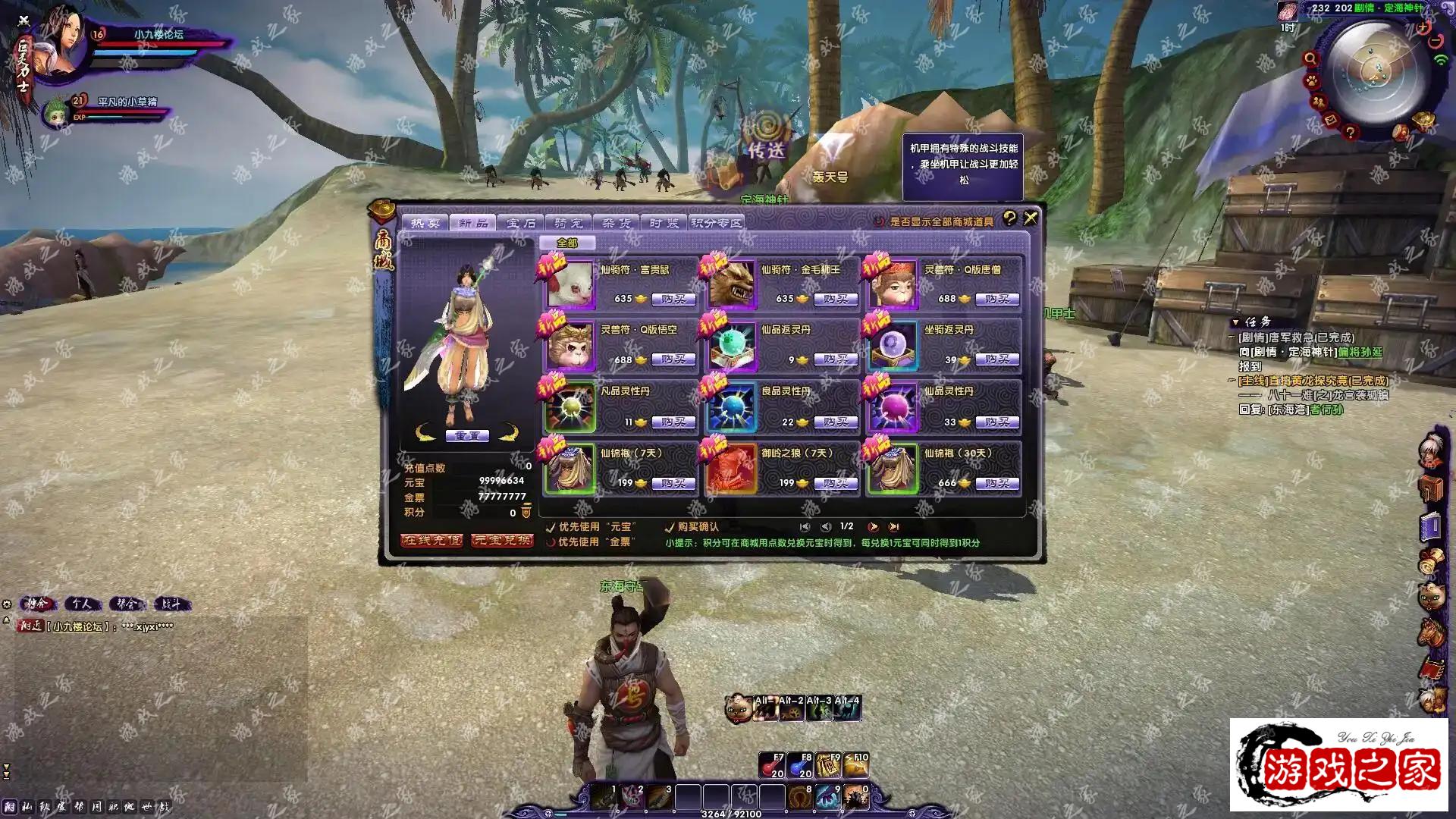1456x819 pixels.
Task: Select the 时装 category tab
Action: [664, 223]
